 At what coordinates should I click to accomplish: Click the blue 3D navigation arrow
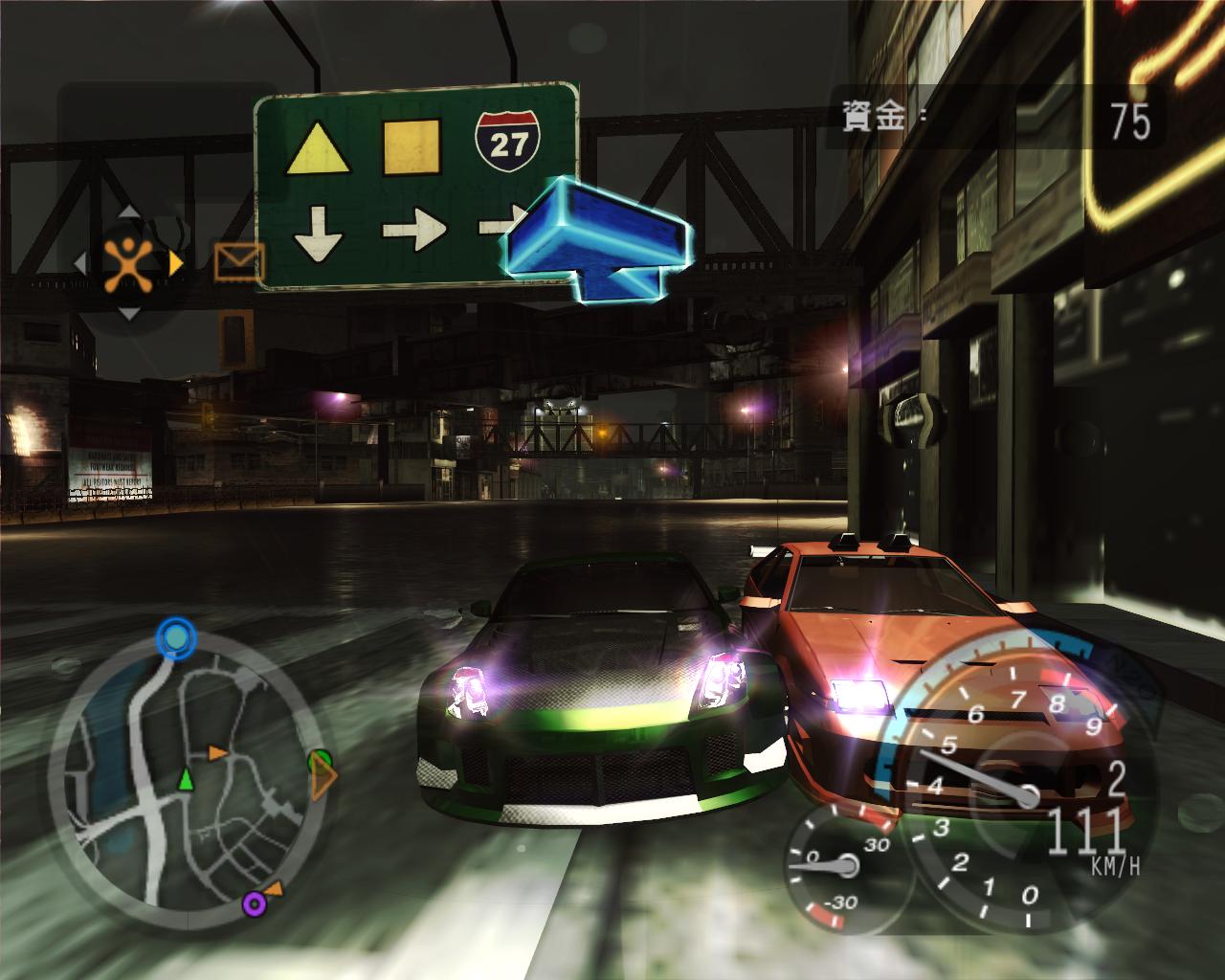pos(595,239)
